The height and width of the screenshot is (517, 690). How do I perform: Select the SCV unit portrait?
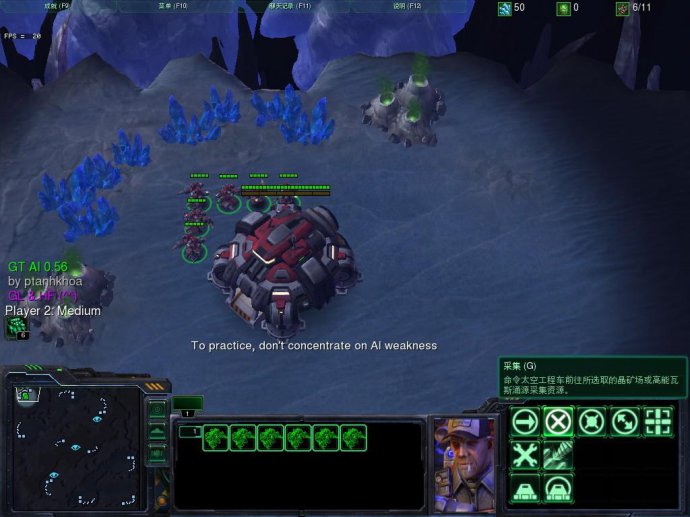point(464,460)
